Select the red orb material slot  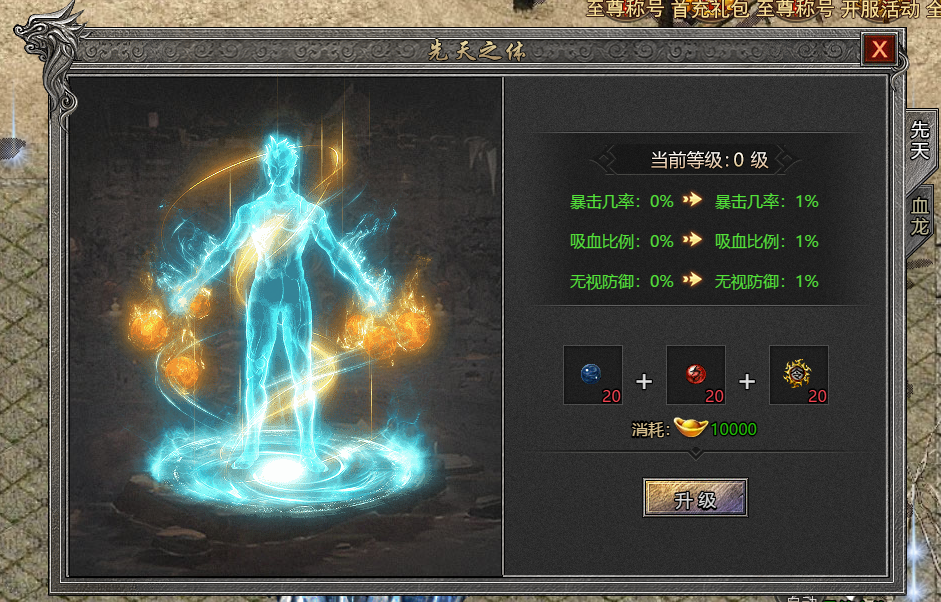pyautogui.click(x=696, y=375)
